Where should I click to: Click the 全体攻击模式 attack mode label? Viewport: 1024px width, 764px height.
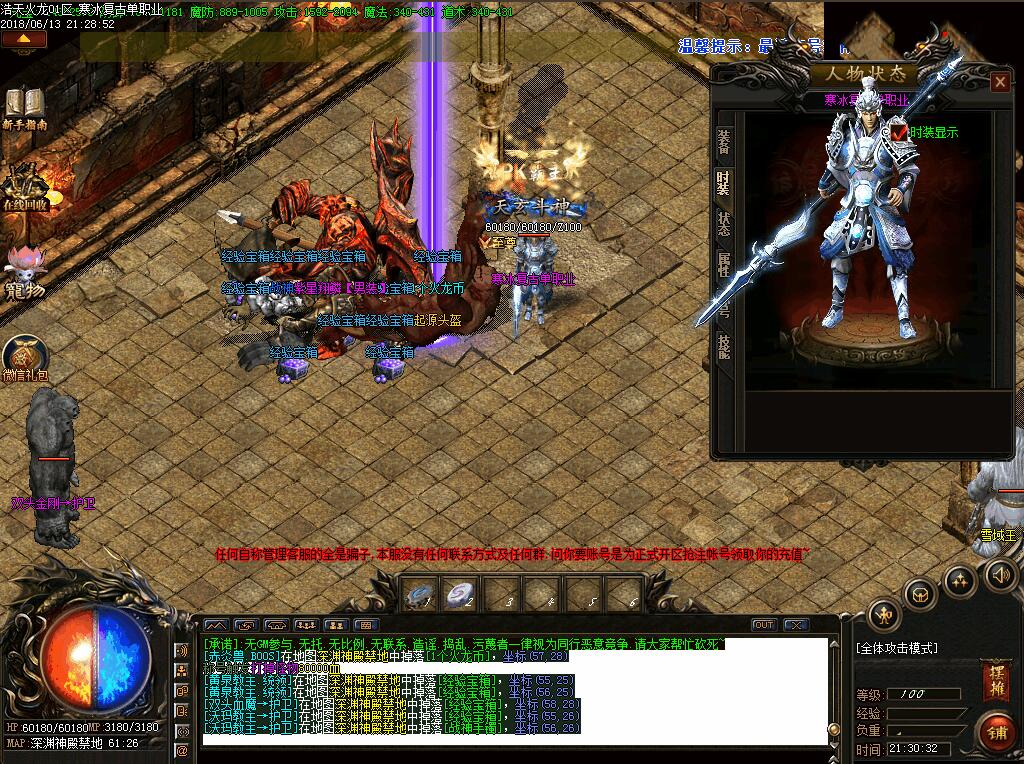coord(897,648)
